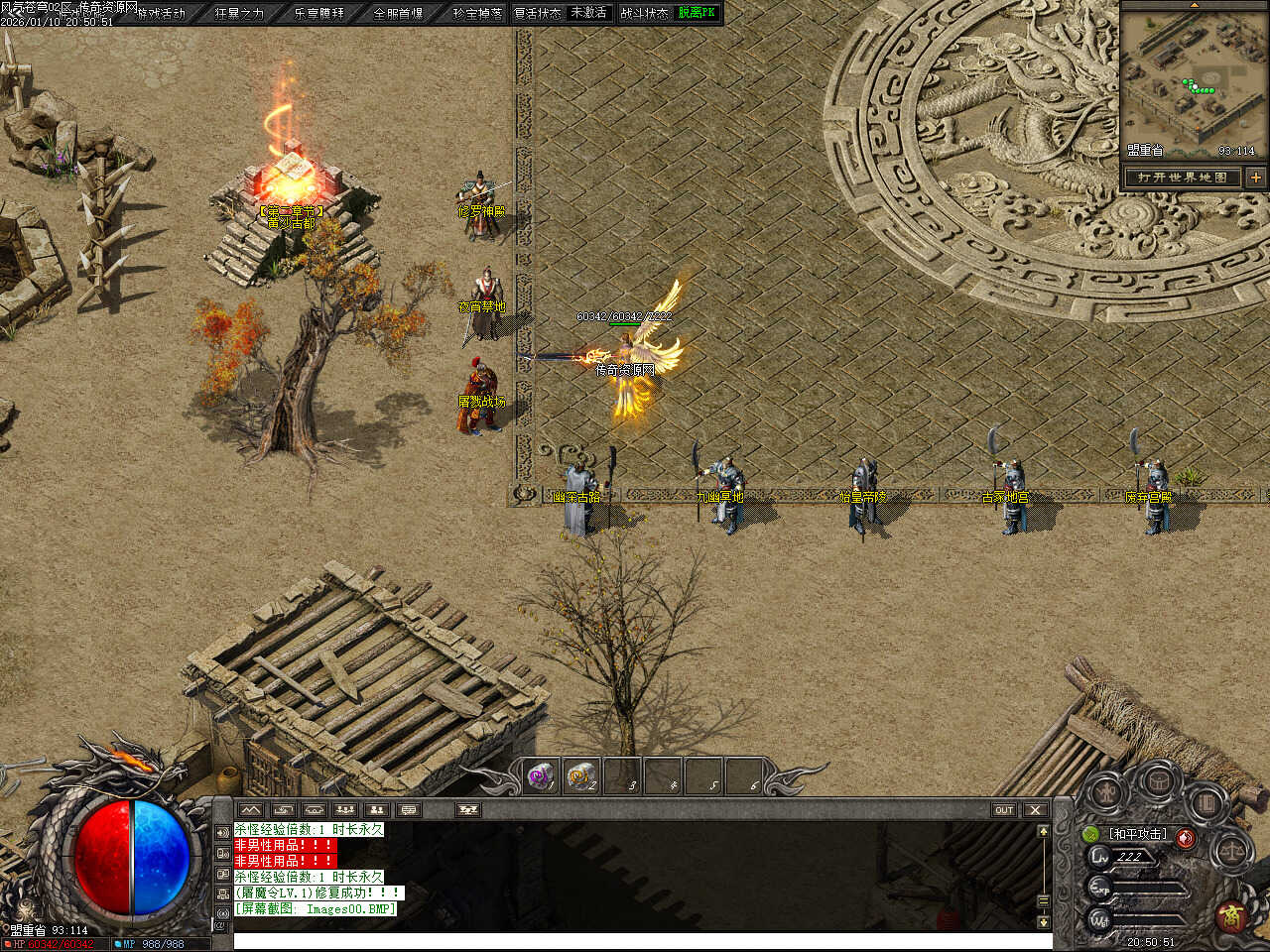Click into the chat text input field

click(x=635, y=940)
